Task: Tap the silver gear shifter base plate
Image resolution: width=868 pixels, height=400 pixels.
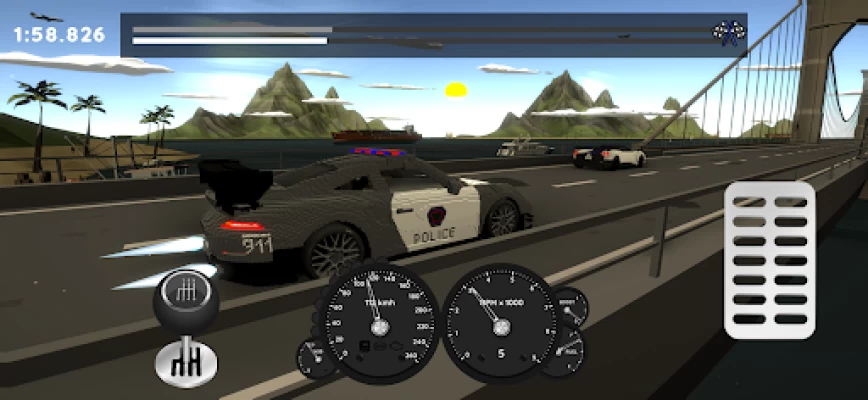Action: click(186, 364)
